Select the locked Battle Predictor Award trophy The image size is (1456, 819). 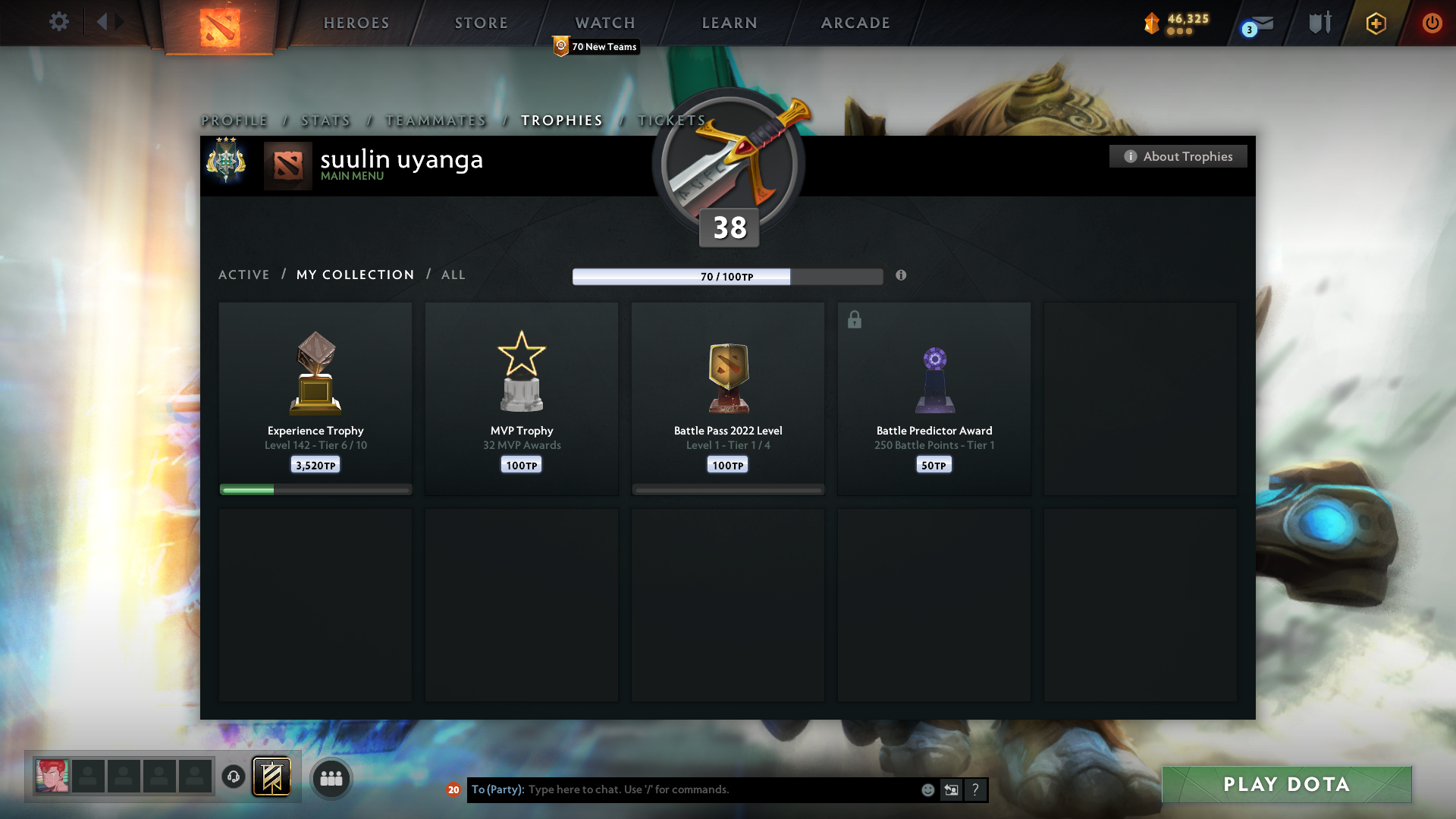click(934, 398)
